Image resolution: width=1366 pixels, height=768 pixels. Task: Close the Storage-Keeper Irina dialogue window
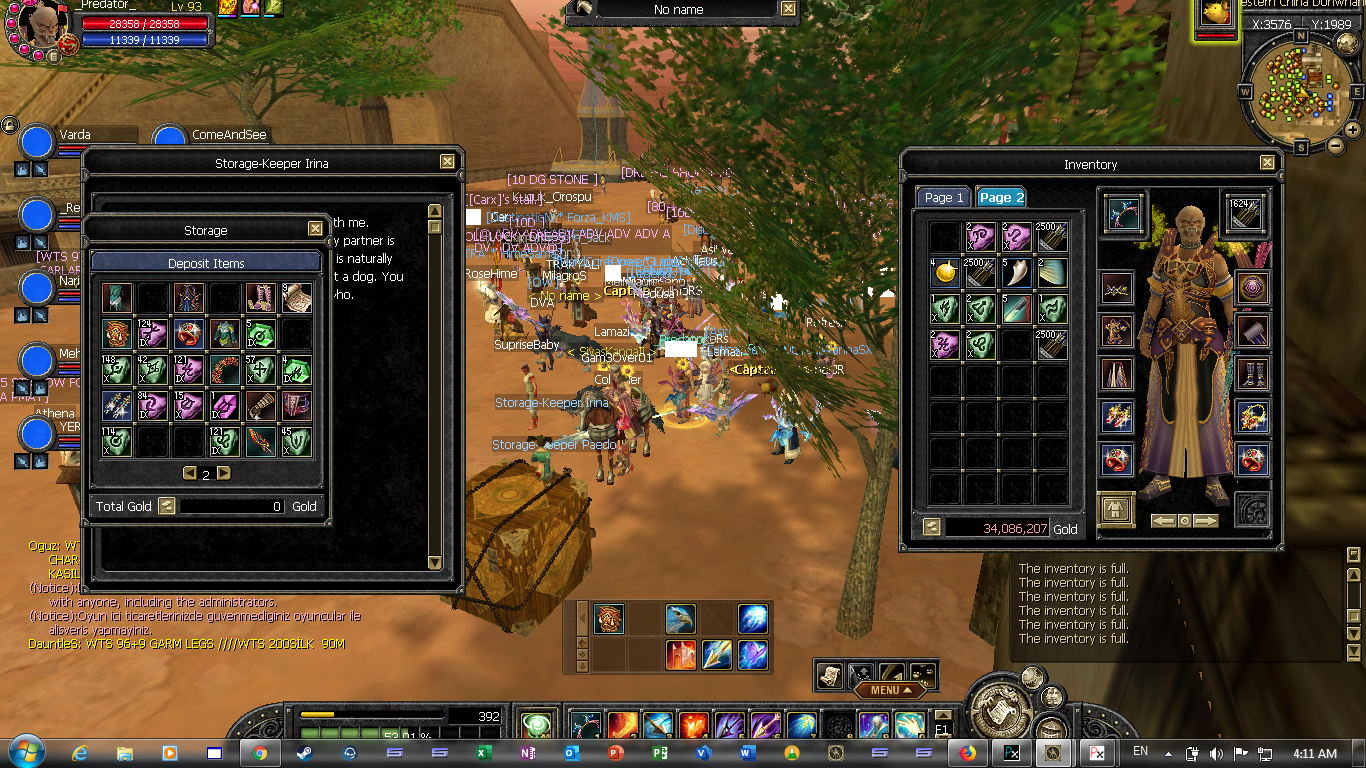447,162
